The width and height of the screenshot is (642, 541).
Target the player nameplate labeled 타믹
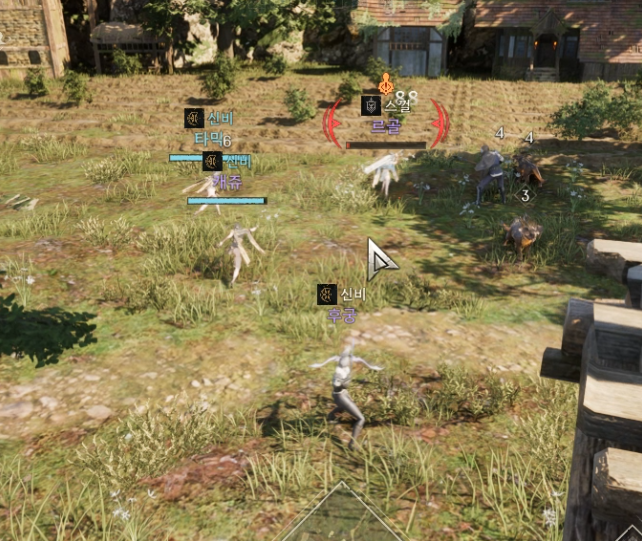coord(208,139)
